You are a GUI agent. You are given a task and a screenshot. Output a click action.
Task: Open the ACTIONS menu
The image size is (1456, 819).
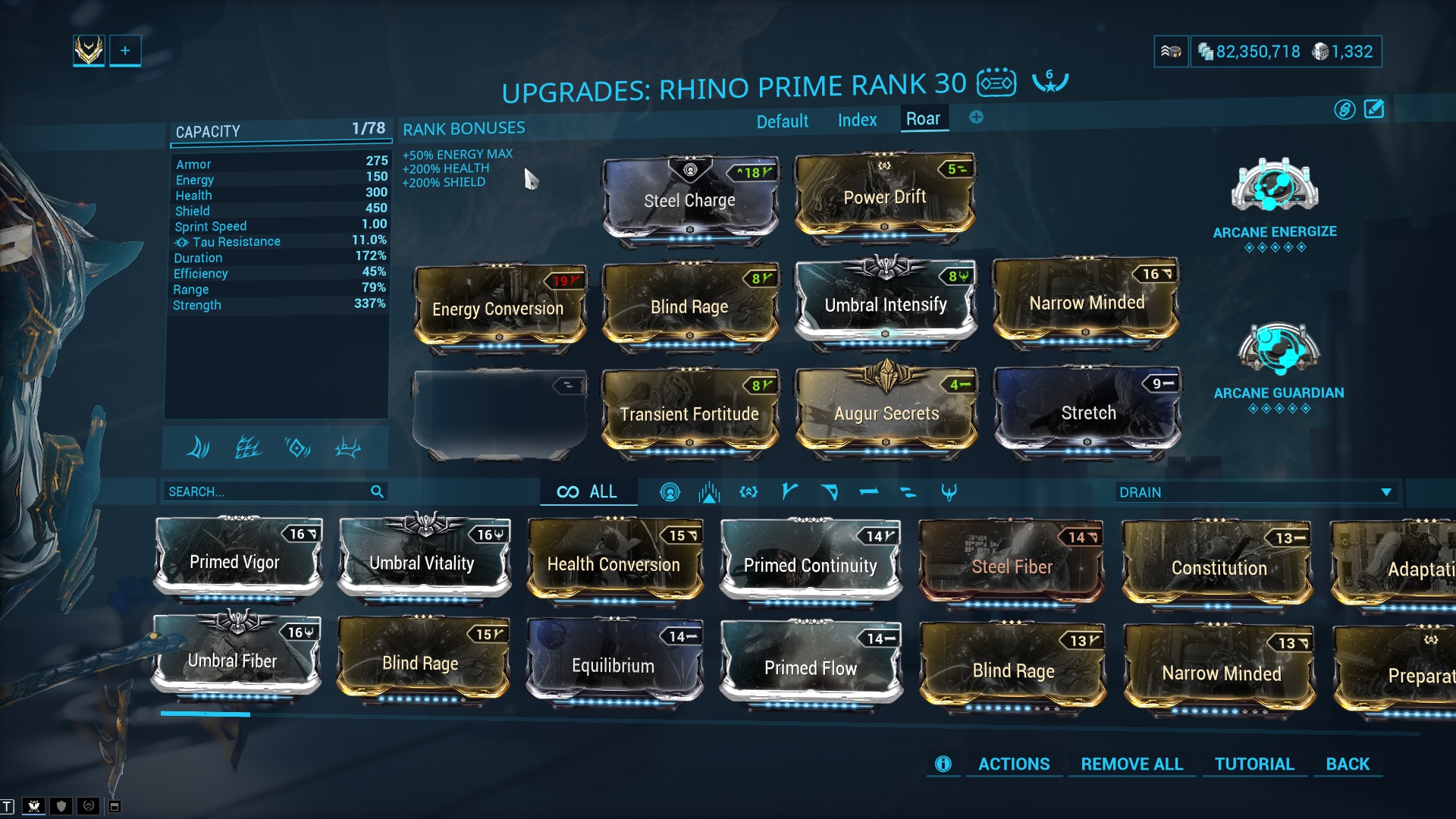[1013, 764]
